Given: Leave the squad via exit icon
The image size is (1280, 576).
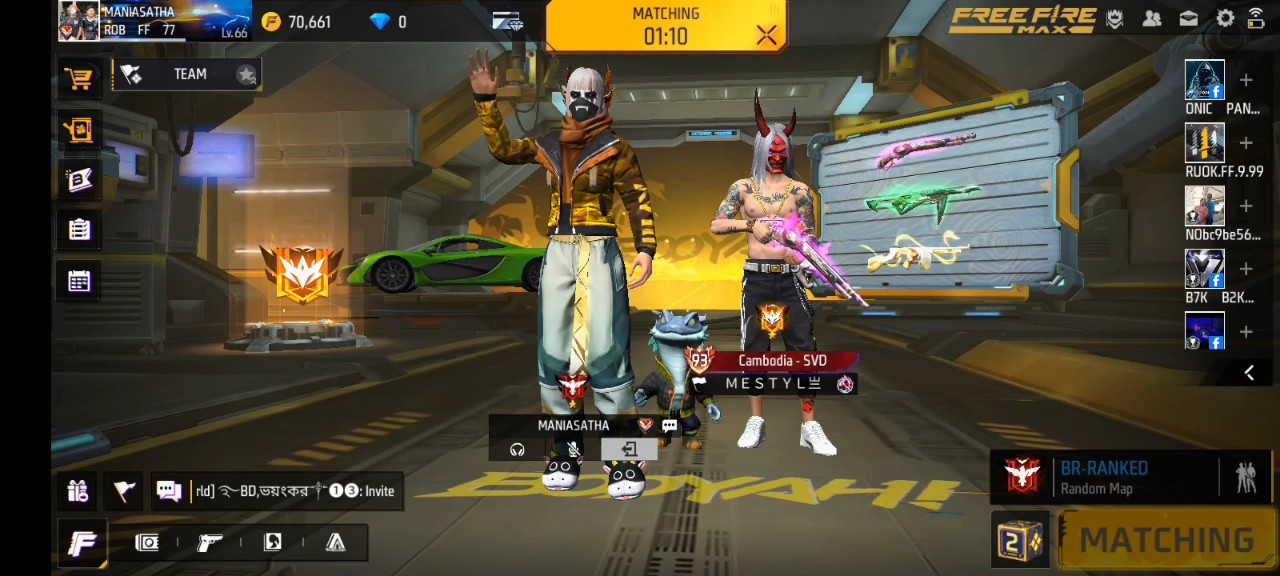Looking at the screenshot, I should click(629, 449).
